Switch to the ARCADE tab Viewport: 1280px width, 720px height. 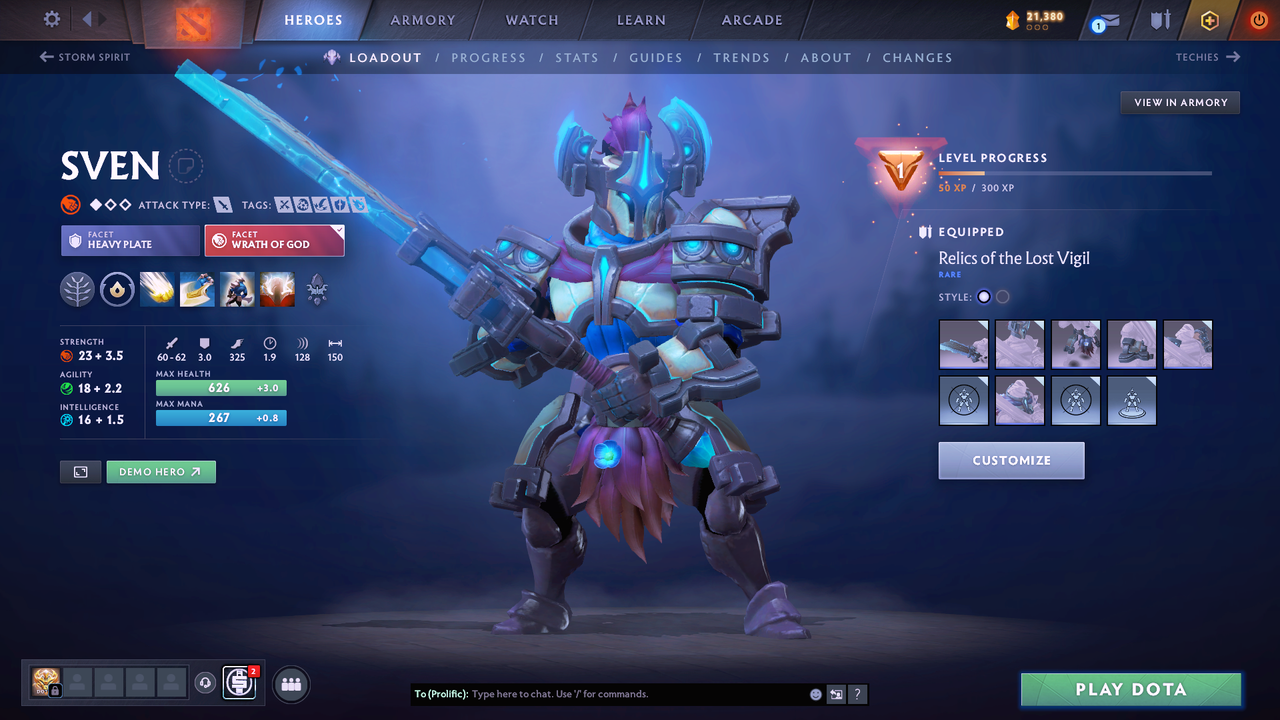pyautogui.click(x=751, y=20)
